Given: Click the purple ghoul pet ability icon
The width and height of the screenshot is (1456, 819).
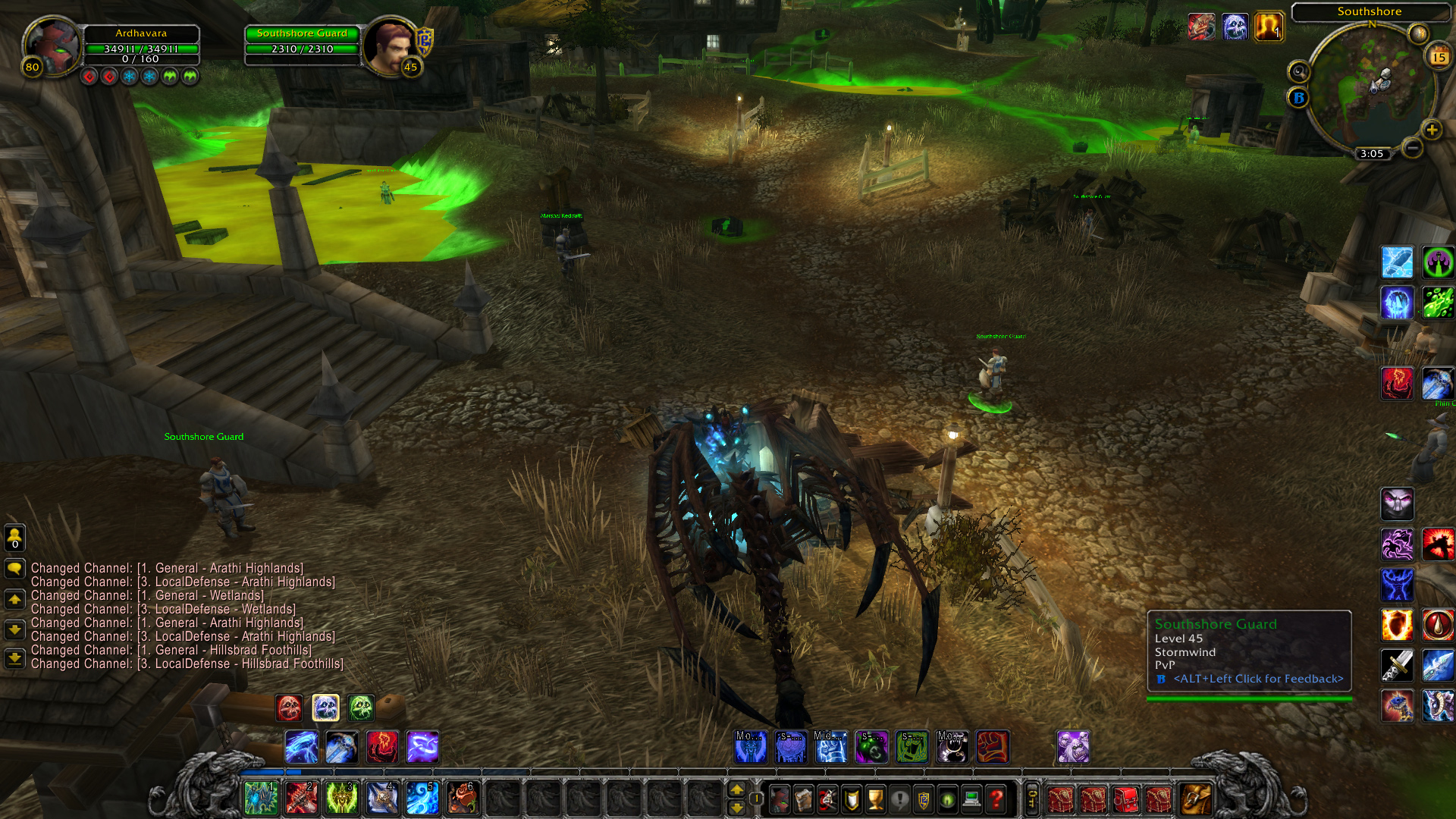Looking at the screenshot, I should pos(1072,747).
